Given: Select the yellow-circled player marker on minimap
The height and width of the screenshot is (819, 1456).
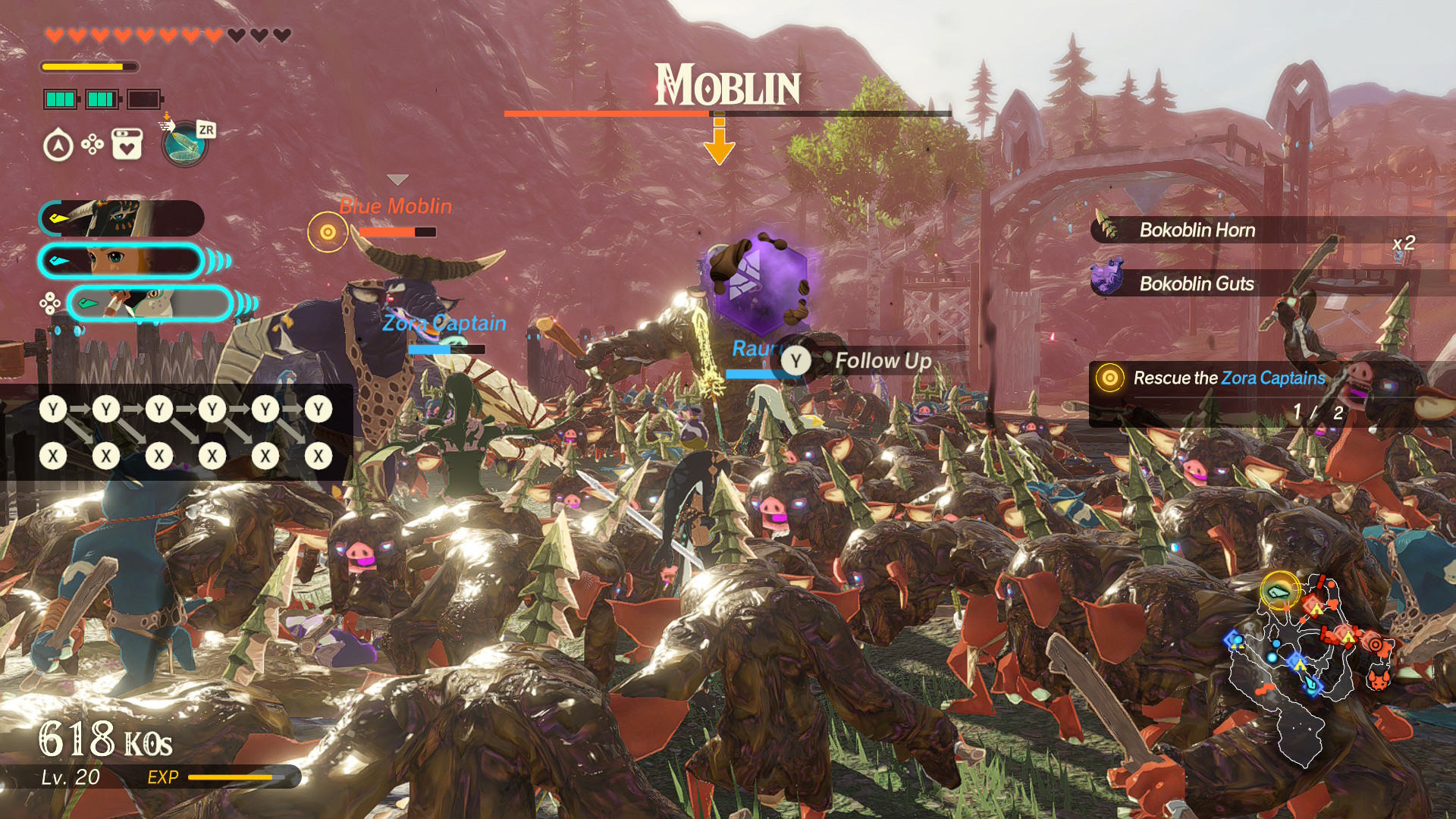Looking at the screenshot, I should click(1280, 591).
